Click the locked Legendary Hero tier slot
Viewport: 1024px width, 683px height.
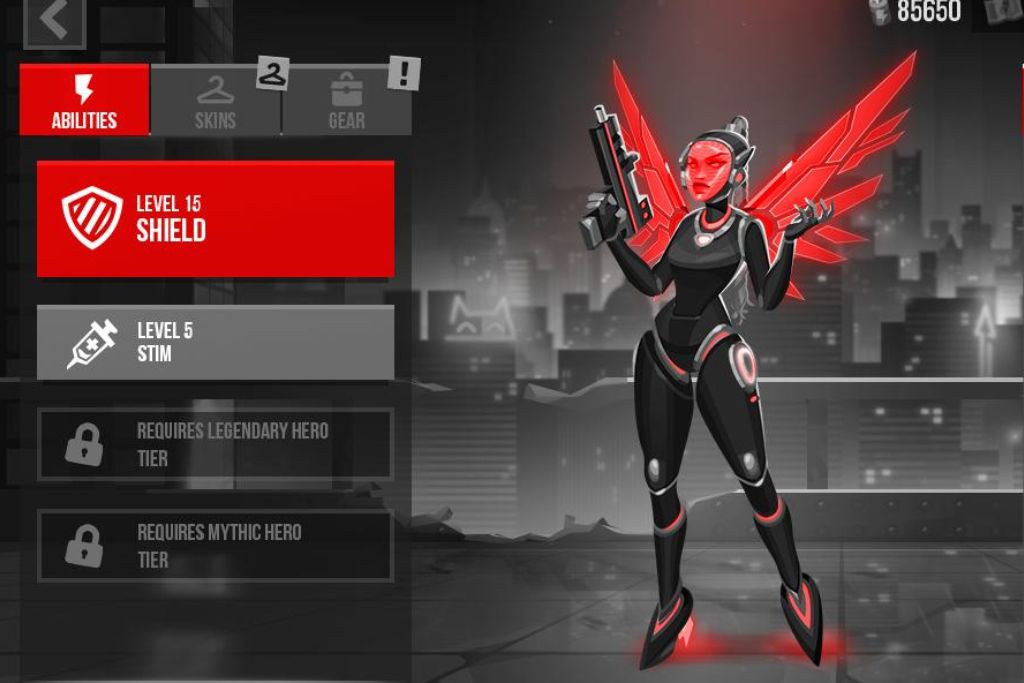coord(215,444)
